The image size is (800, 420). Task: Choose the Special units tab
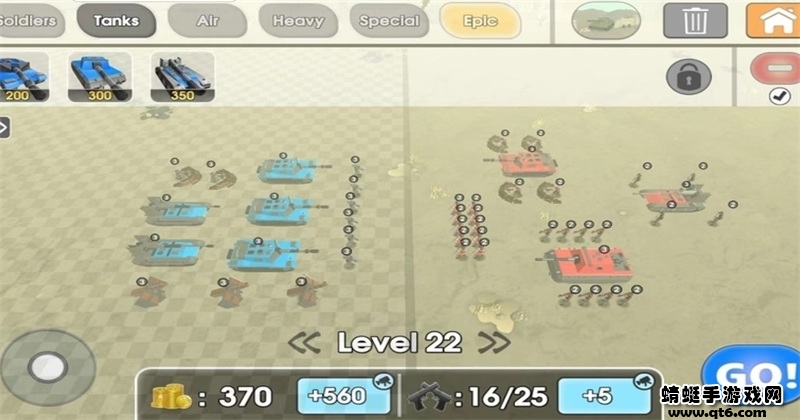(388, 20)
